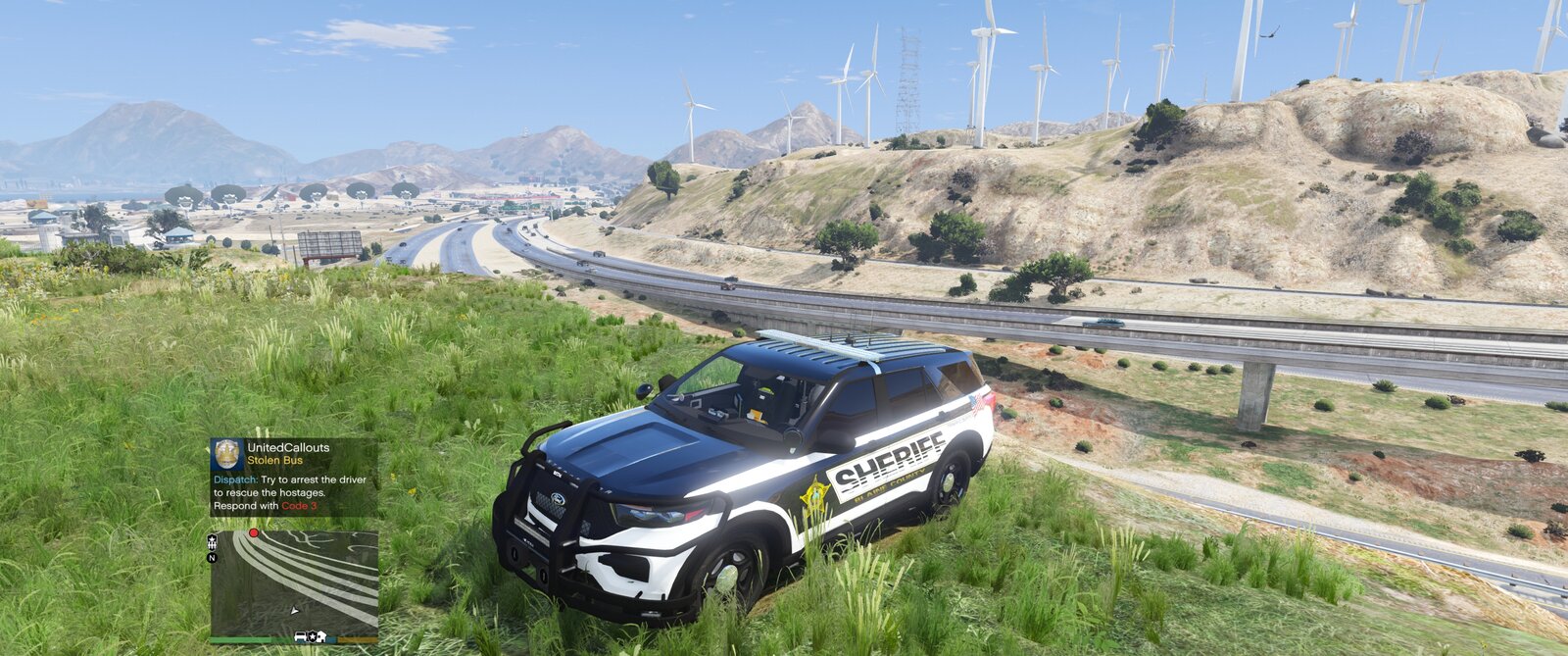Click the north compass marker on minimap
The width and height of the screenshot is (1568, 656).
(212, 558)
